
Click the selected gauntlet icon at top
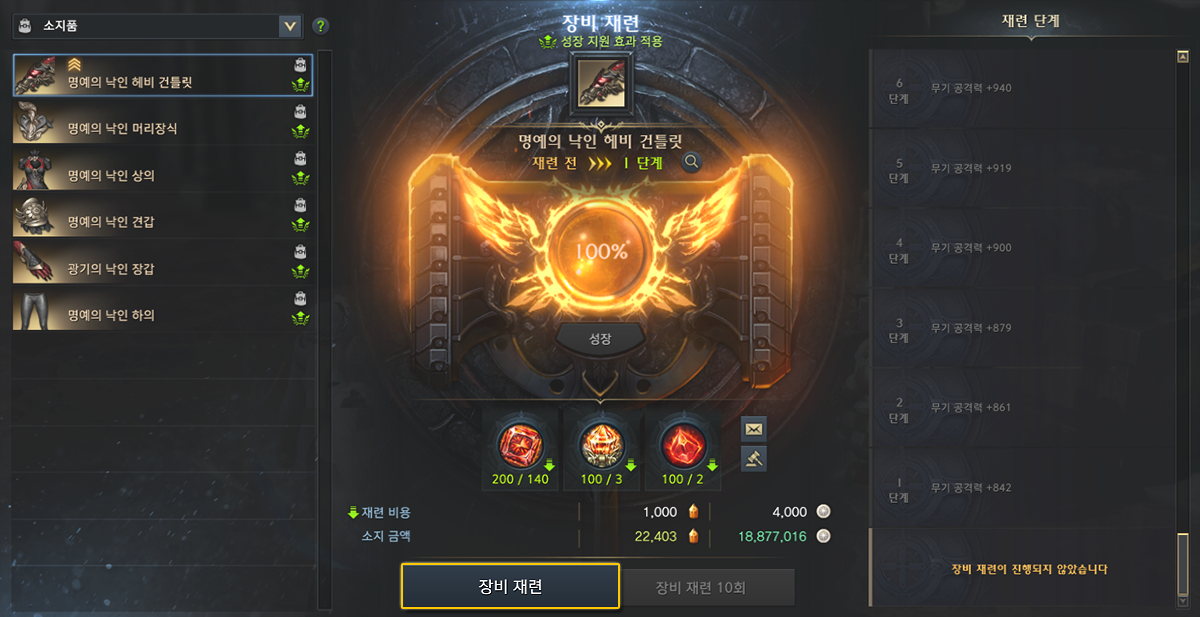coord(600,83)
